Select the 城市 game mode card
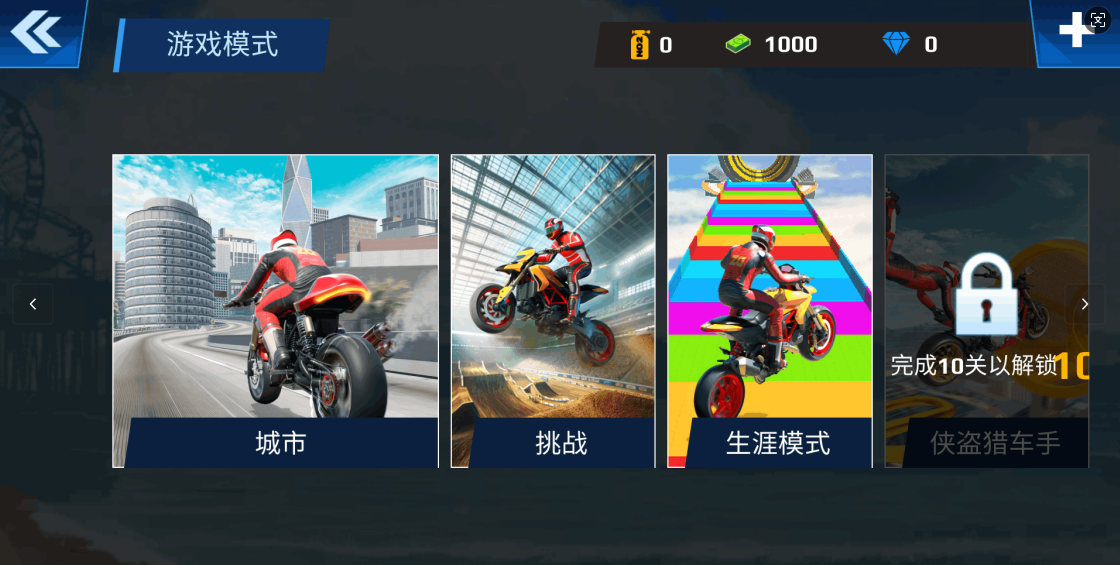The height and width of the screenshot is (565, 1120). pyautogui.click(x=275, y=311)
